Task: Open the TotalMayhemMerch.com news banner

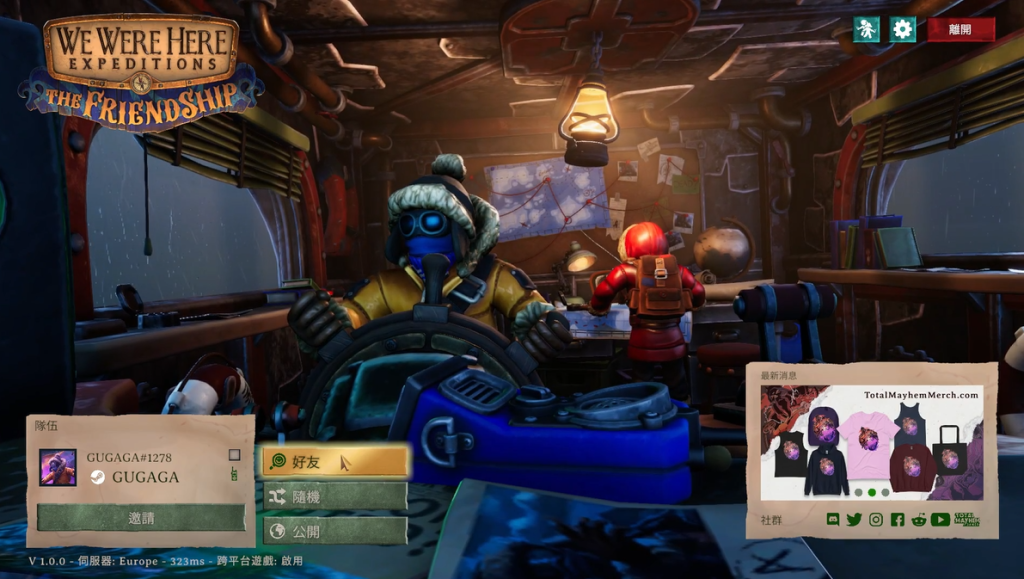Action: [x=871, y=442]
